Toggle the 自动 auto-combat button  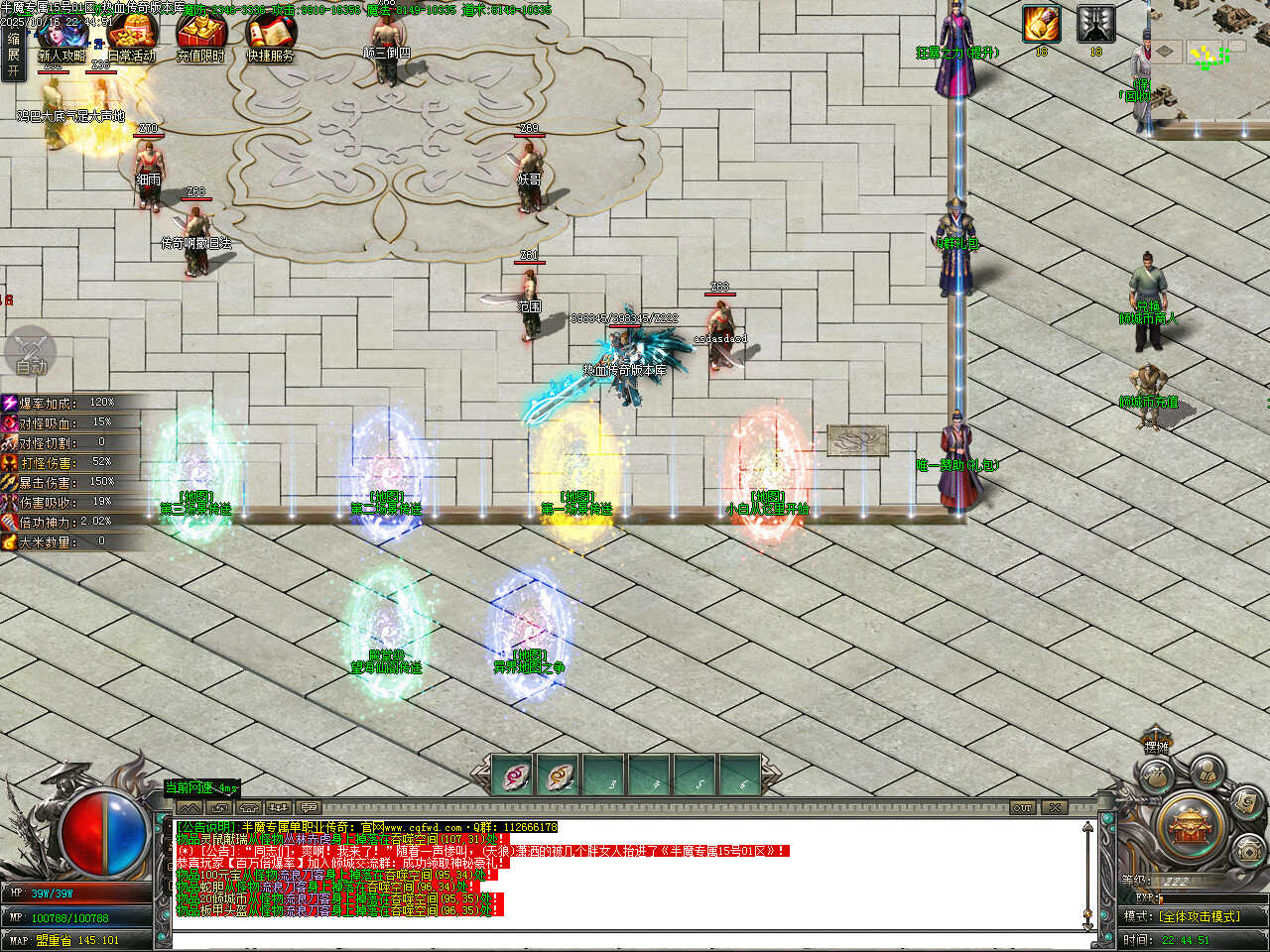coord(31,353)
